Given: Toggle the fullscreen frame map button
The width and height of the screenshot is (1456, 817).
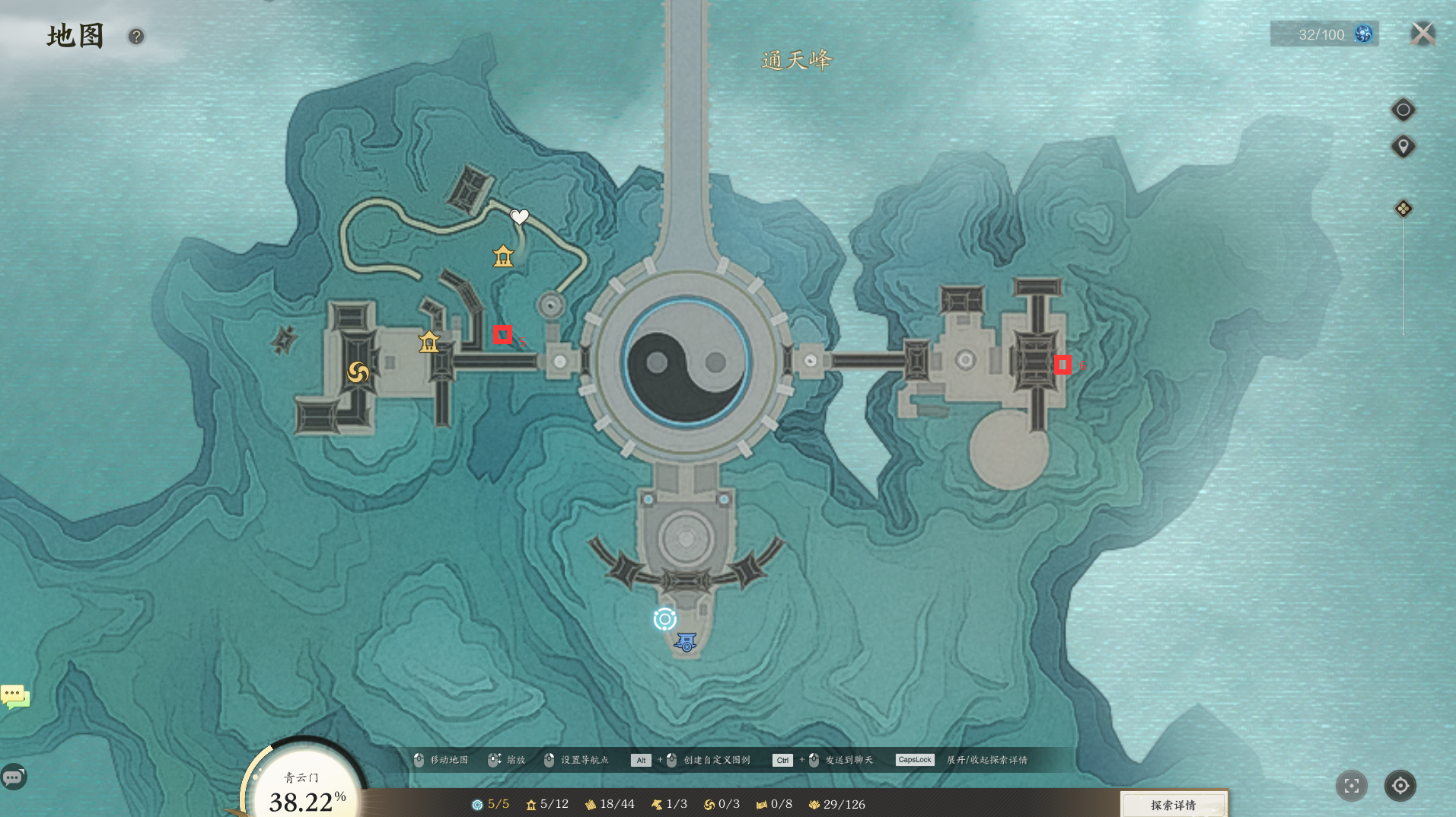Looking at the screenshot, I should coord(1351,786).
